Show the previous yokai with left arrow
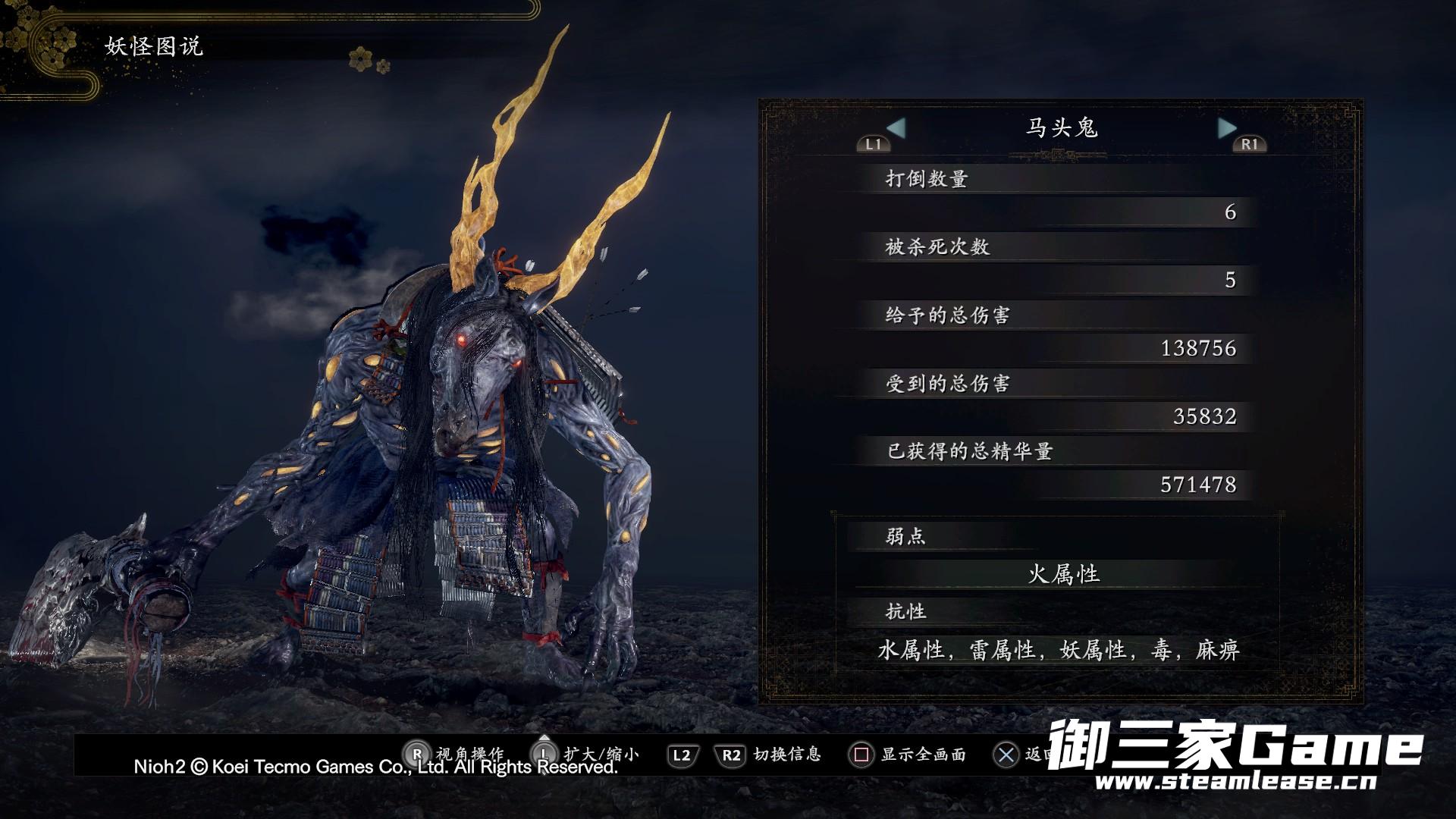Viewport: 1456px width, 819px height. point(896,128)
